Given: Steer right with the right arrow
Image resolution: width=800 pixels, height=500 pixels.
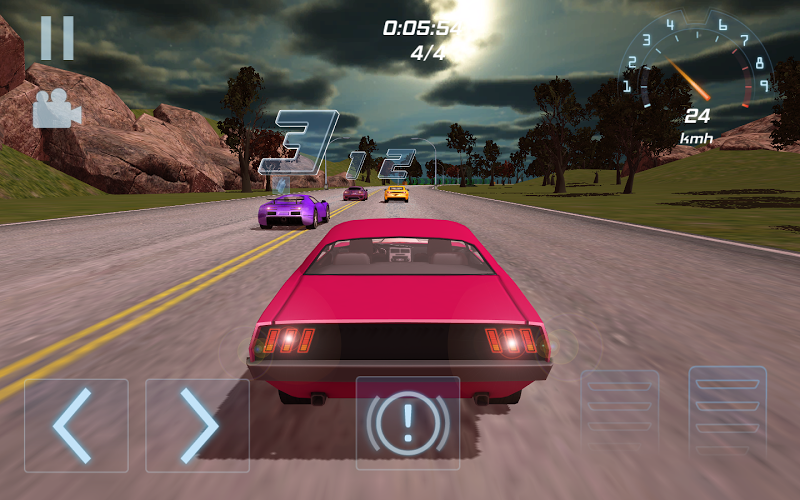Looking at the screenshot, I should pyautogui.click(x=197, y=425).
